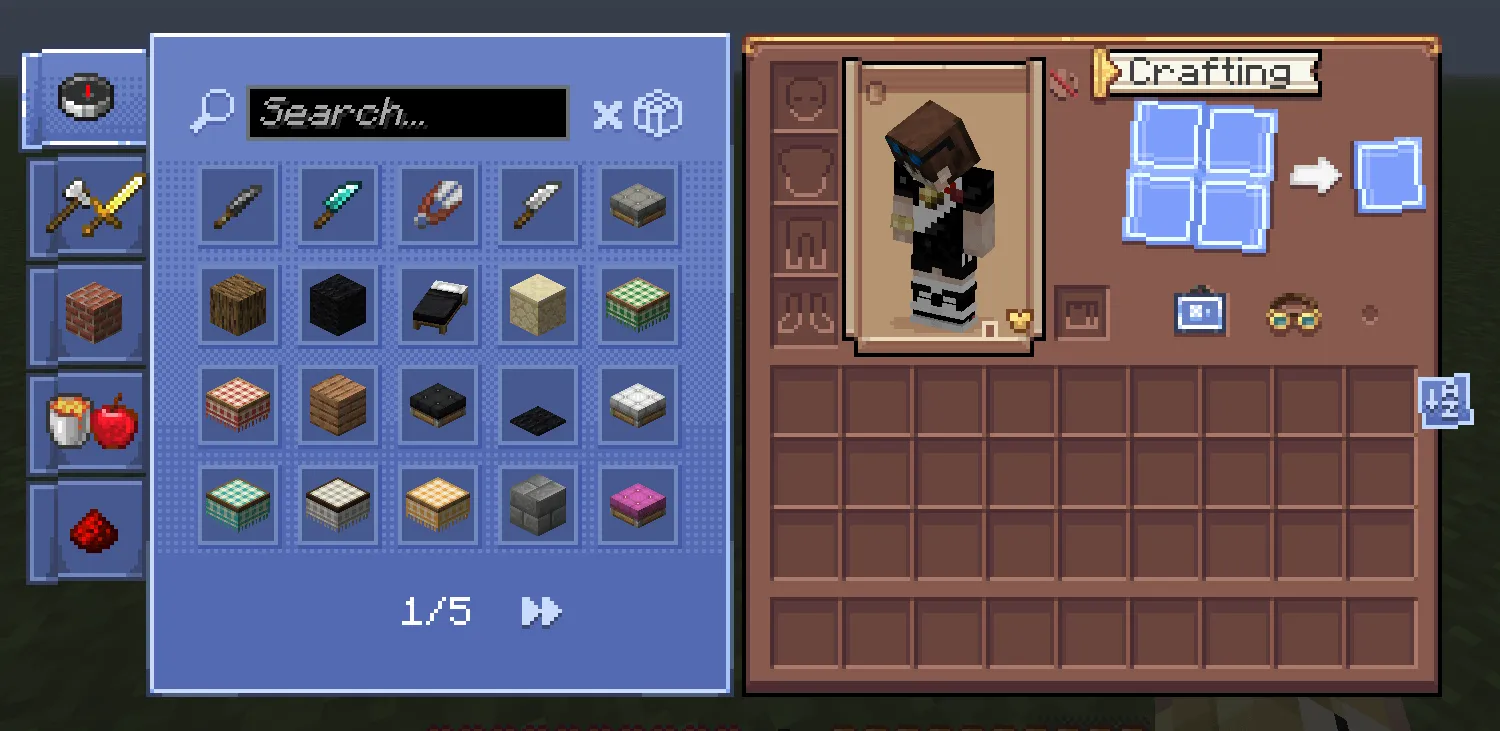Select the diamond knife recipe
1500x731 pixels.
(337, 205)
